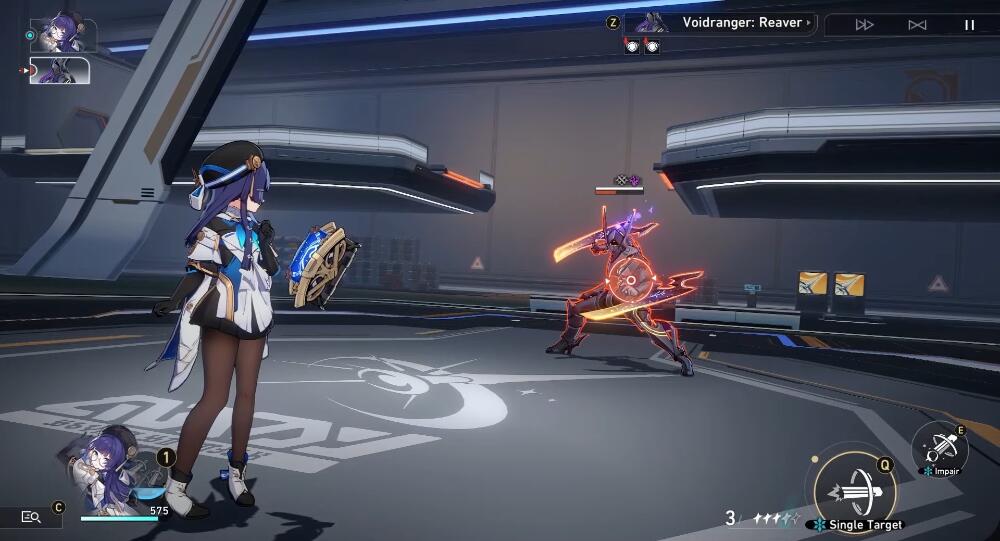Toggle double speed battle mode

click(865, 25)
